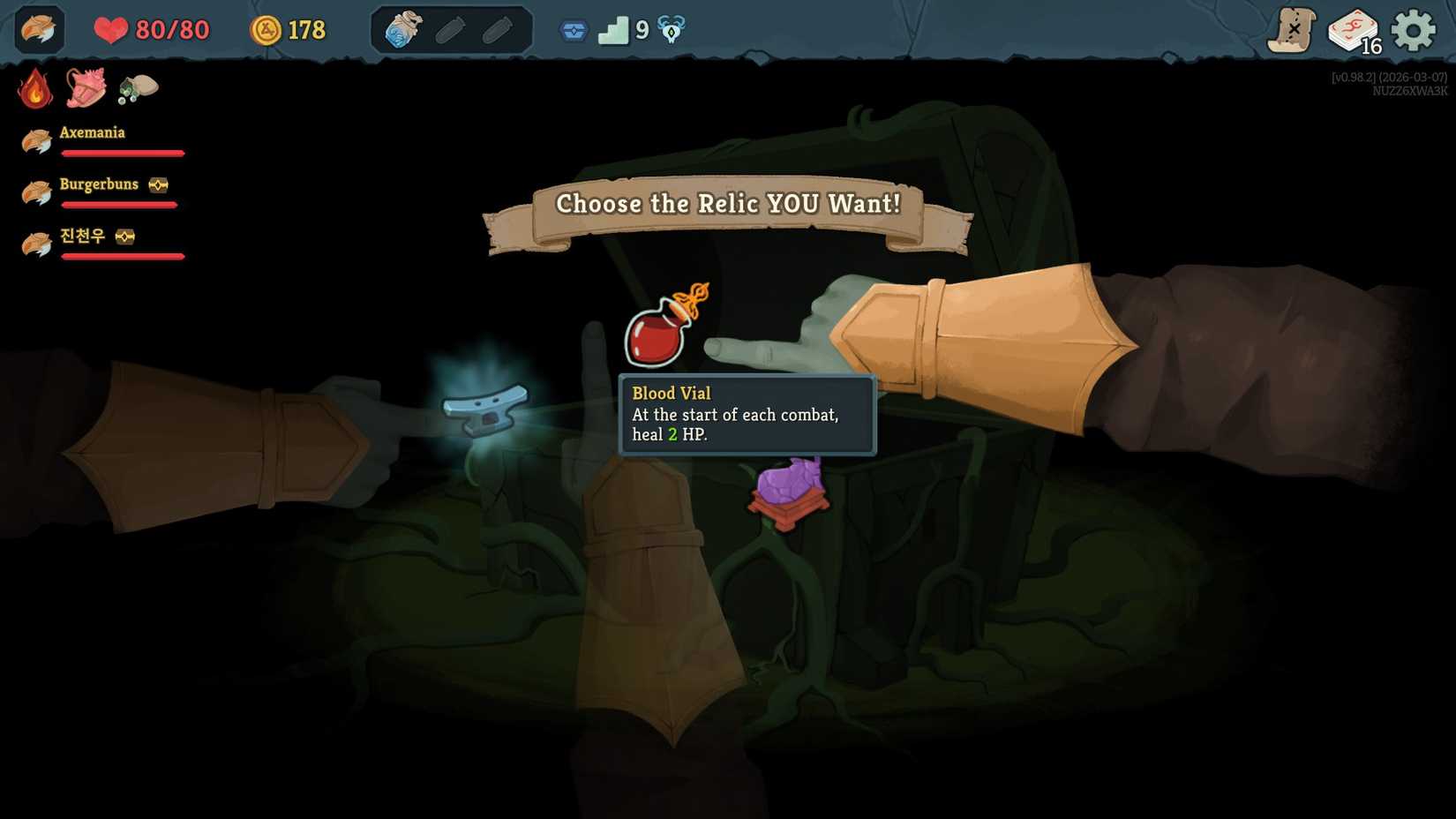This screenshot has width=1456, height=819.
Task: Expand Axemania's player entry
Action: coord(93,132)
